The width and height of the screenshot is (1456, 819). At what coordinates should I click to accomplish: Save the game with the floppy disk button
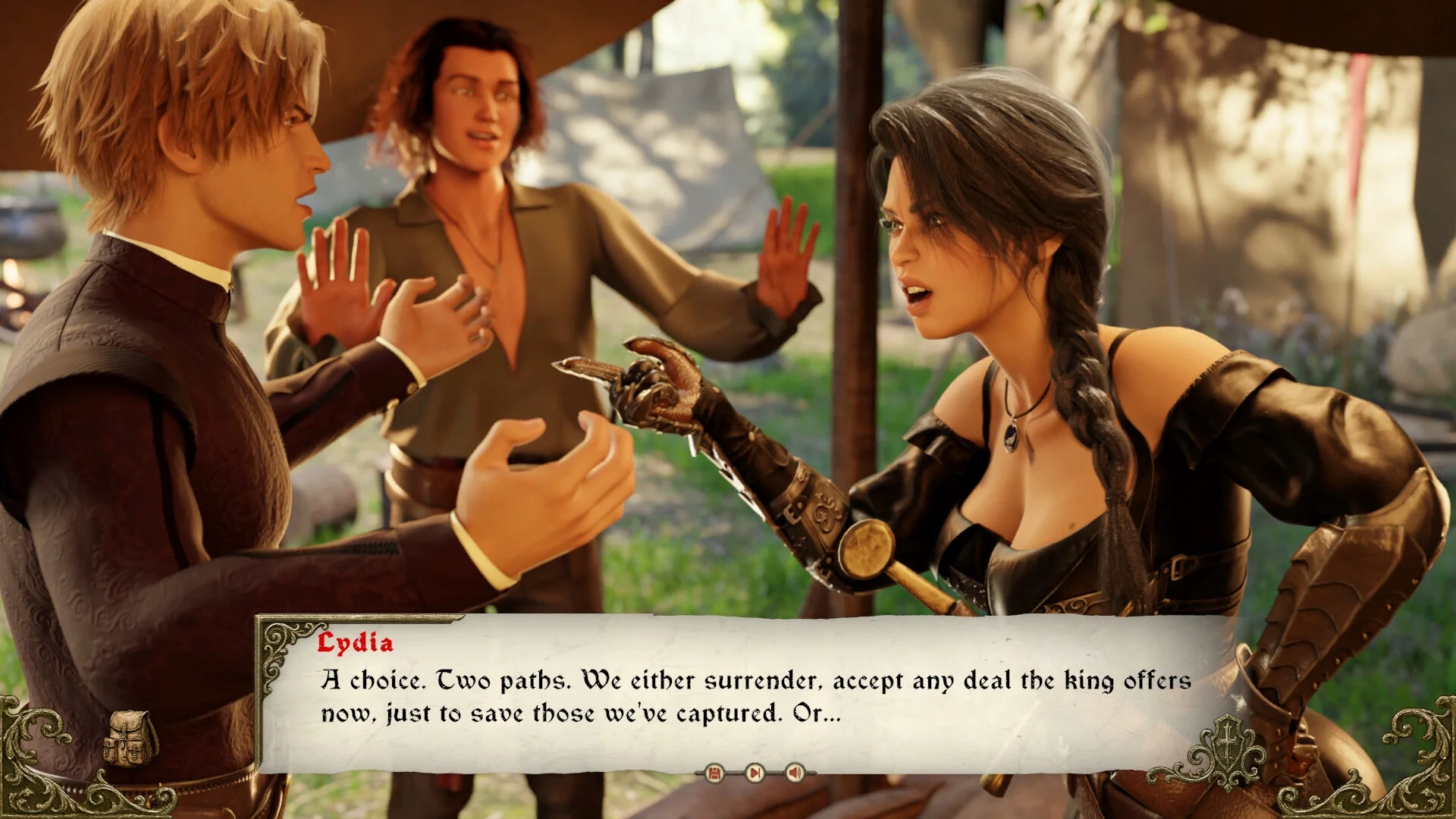714,773
